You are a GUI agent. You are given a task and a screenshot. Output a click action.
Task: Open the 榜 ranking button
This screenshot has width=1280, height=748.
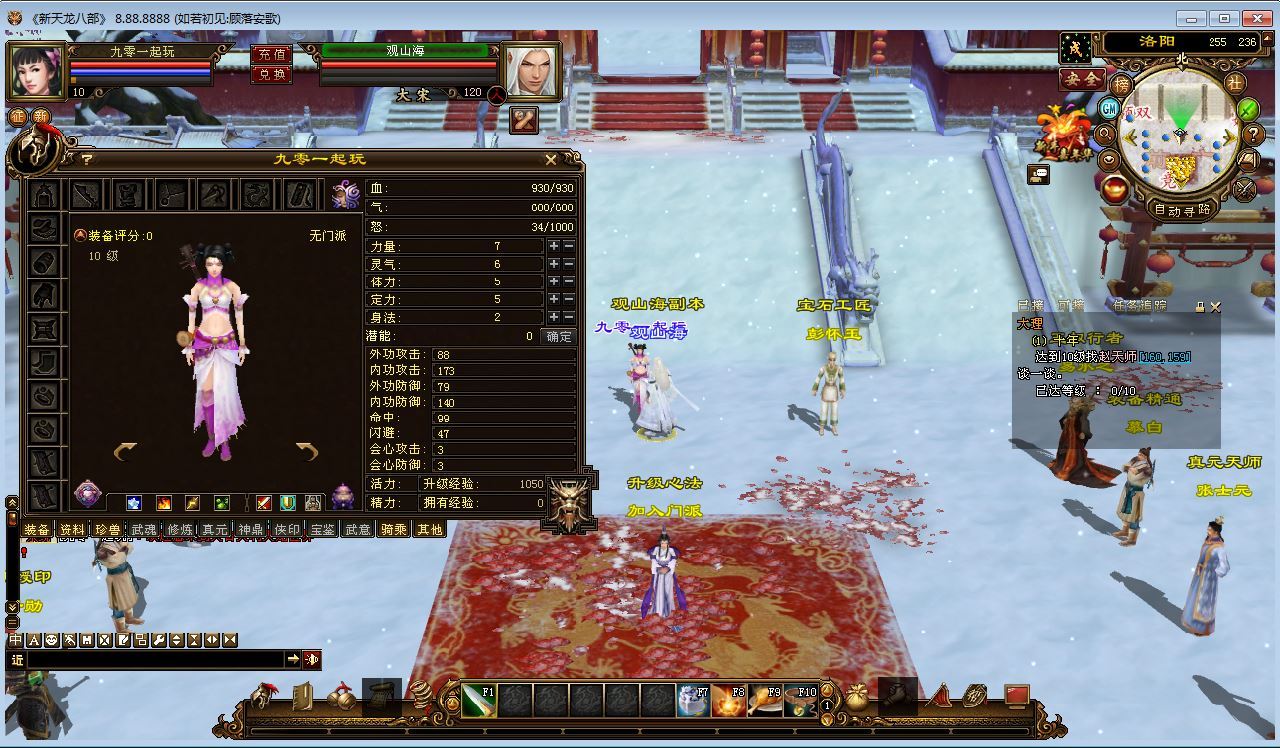pyautogui.click(x=1122, y=85)
